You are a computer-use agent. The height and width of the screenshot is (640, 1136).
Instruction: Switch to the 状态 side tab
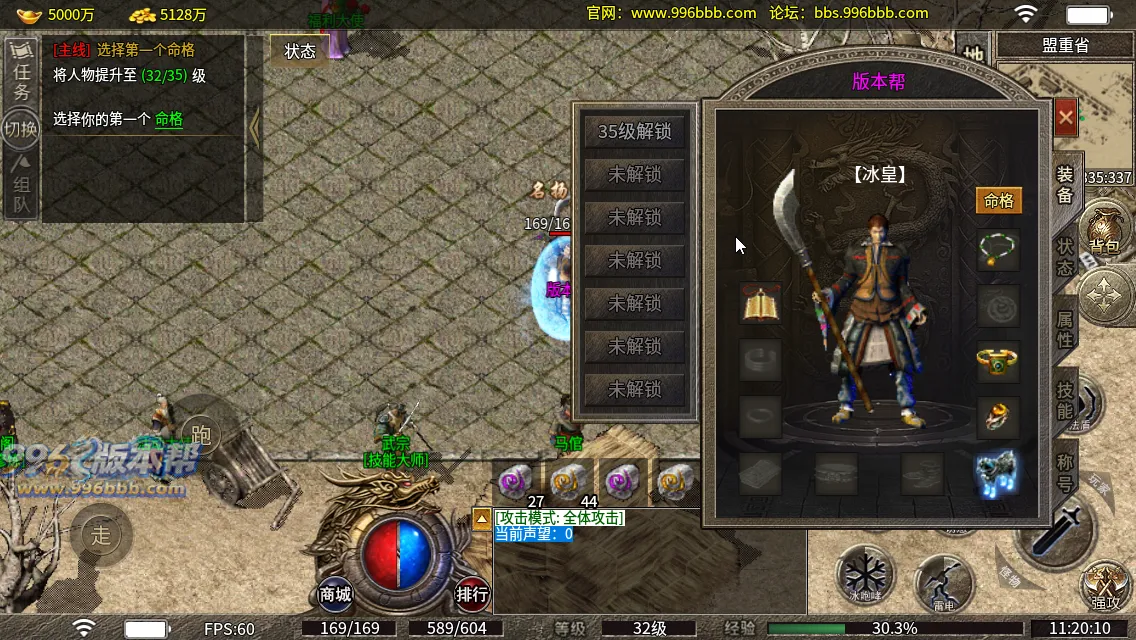pyautogui.click(x=1065, y=256)
